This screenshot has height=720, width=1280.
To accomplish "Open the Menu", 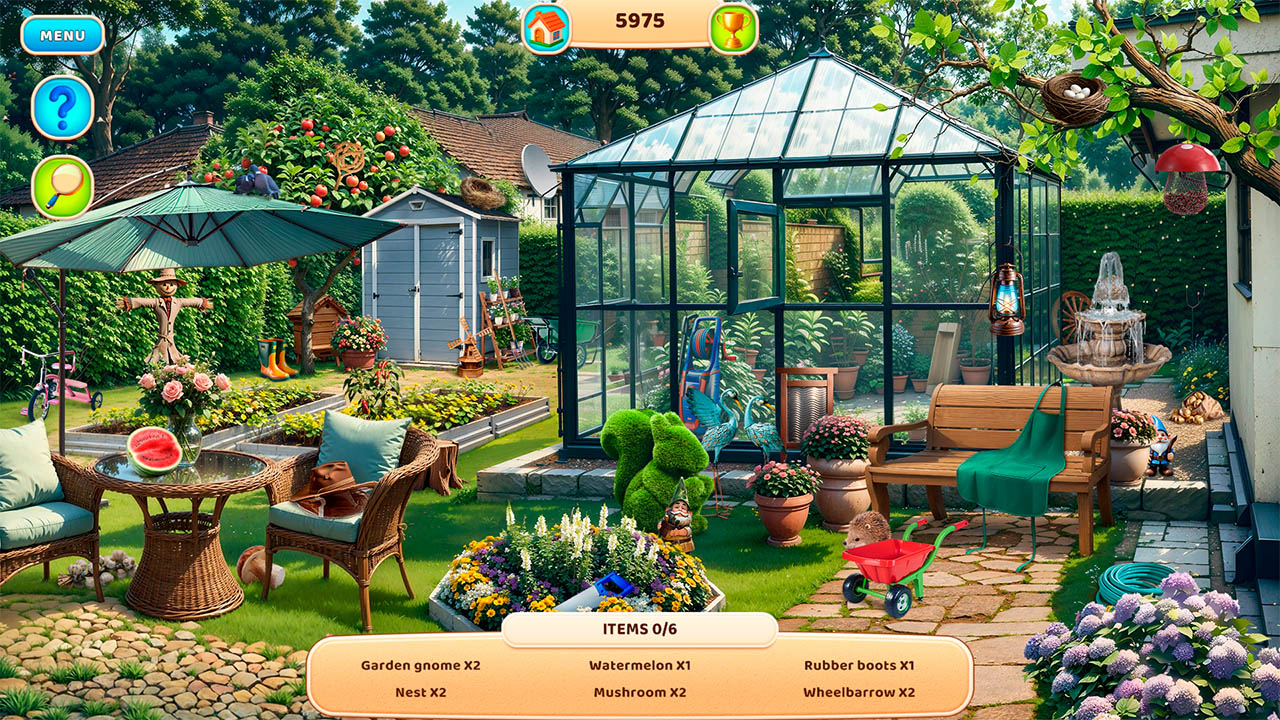I will click(62, 33).
